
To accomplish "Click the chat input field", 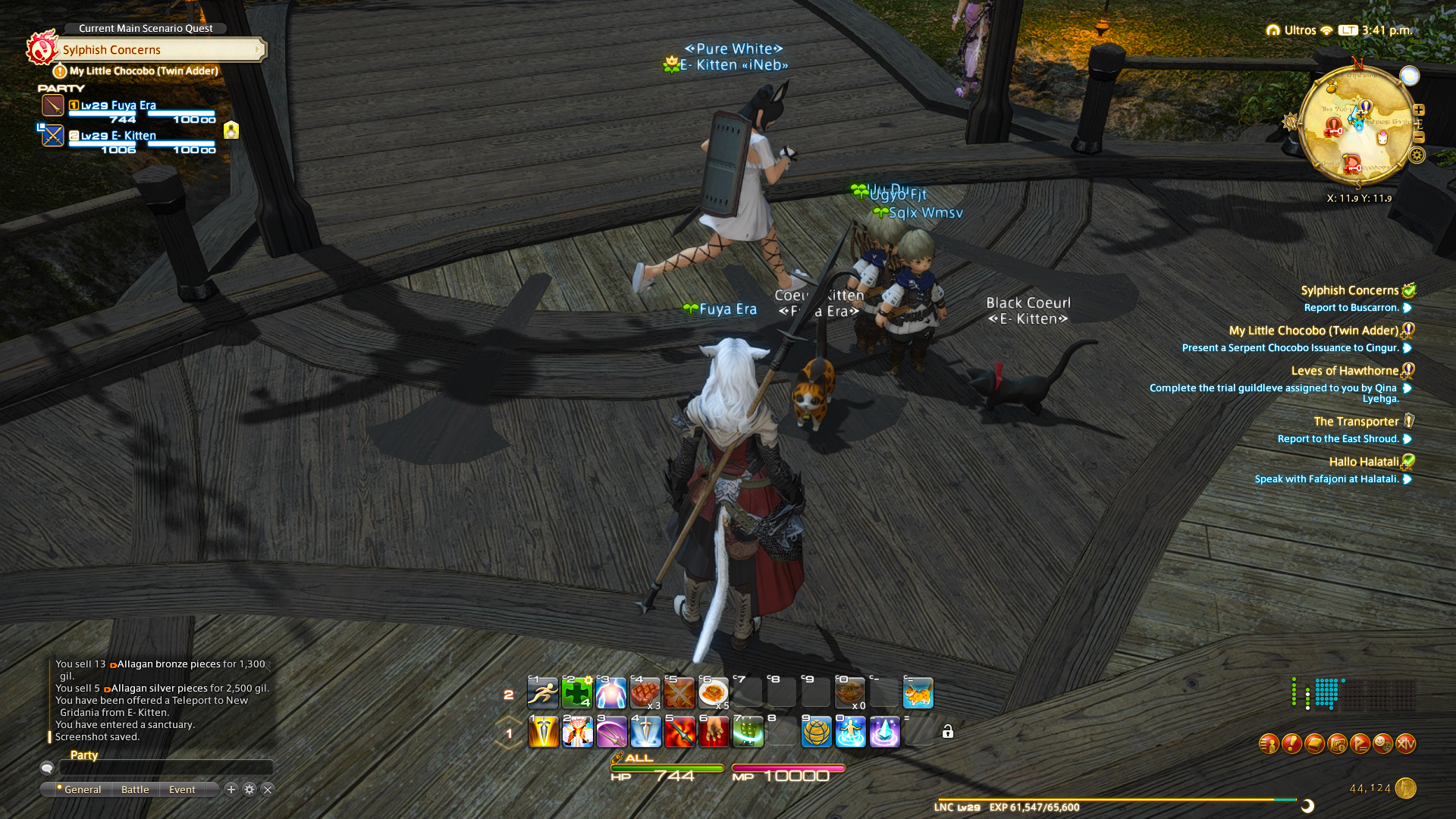I will pyautogui.click(x=165, y=768).
